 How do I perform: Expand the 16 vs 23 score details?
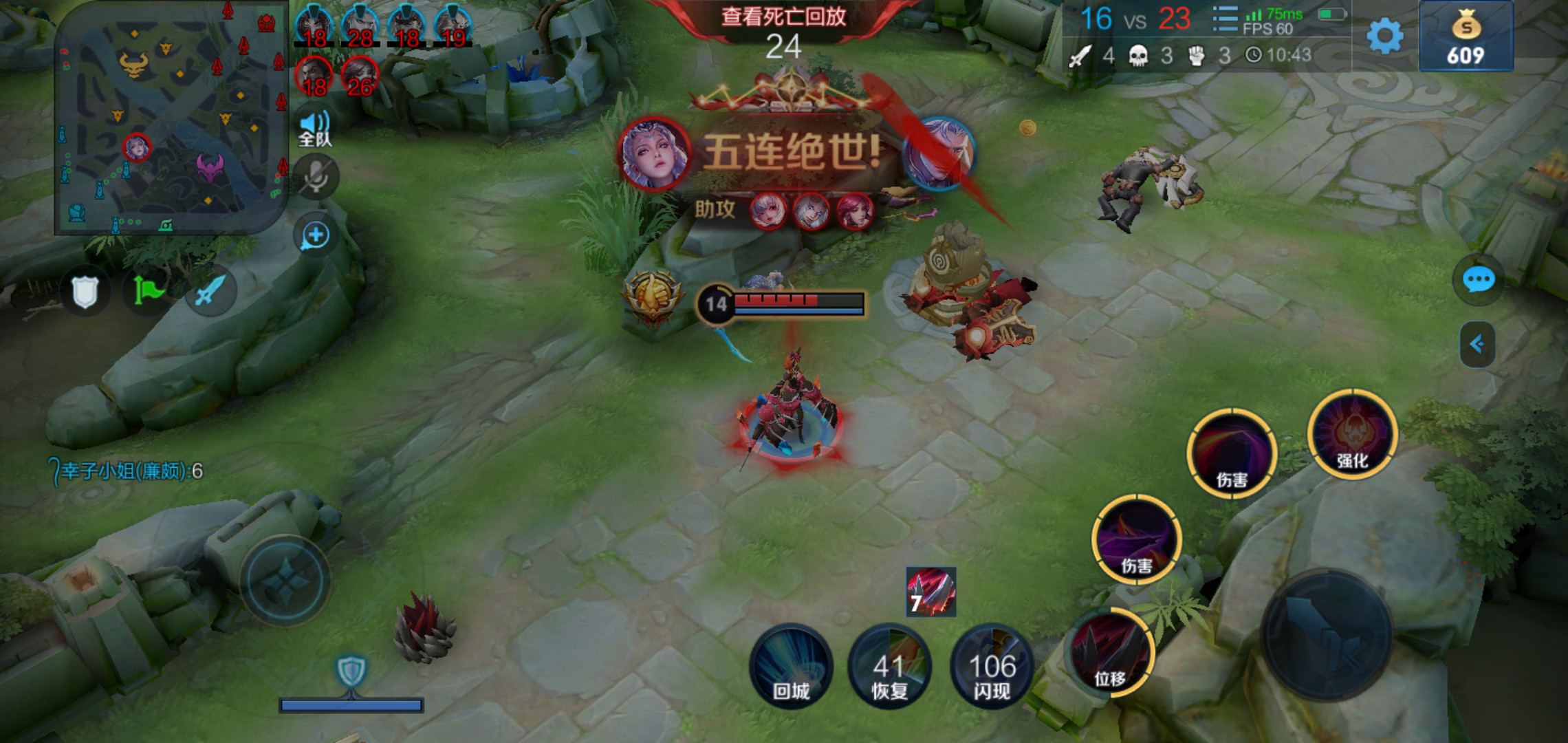[x=1135, y=19]
